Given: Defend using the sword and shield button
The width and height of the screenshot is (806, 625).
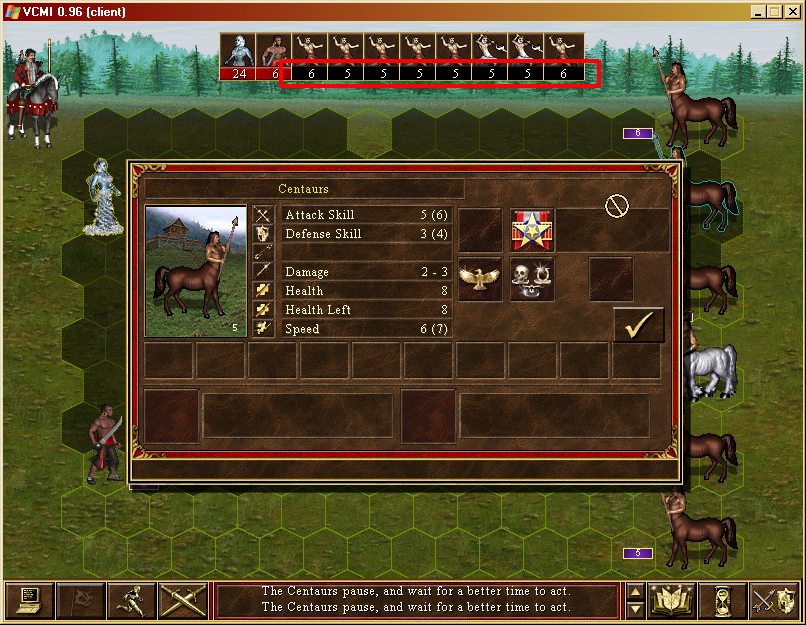Looking at the screenshot, I should click(x=773, y=600).
